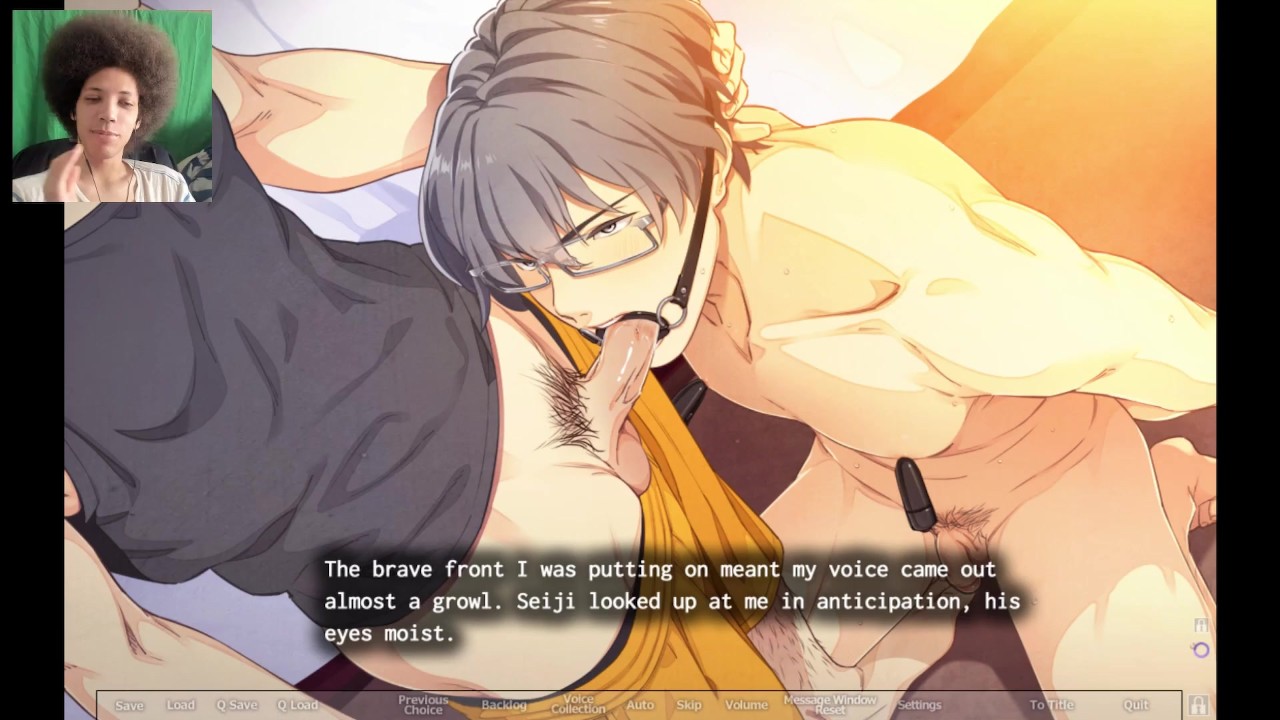Image resolution: width=1280 pixels, height=720 pixels.
Task: Return To Title screen
Action: click(1052, 705)
